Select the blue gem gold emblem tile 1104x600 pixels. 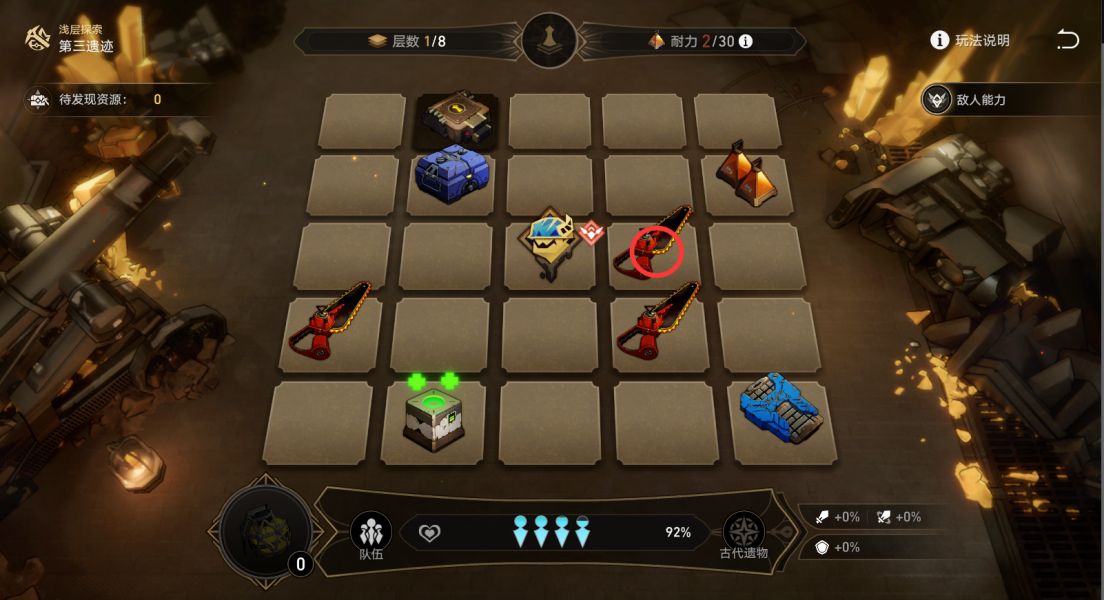(x=548, y=240)
